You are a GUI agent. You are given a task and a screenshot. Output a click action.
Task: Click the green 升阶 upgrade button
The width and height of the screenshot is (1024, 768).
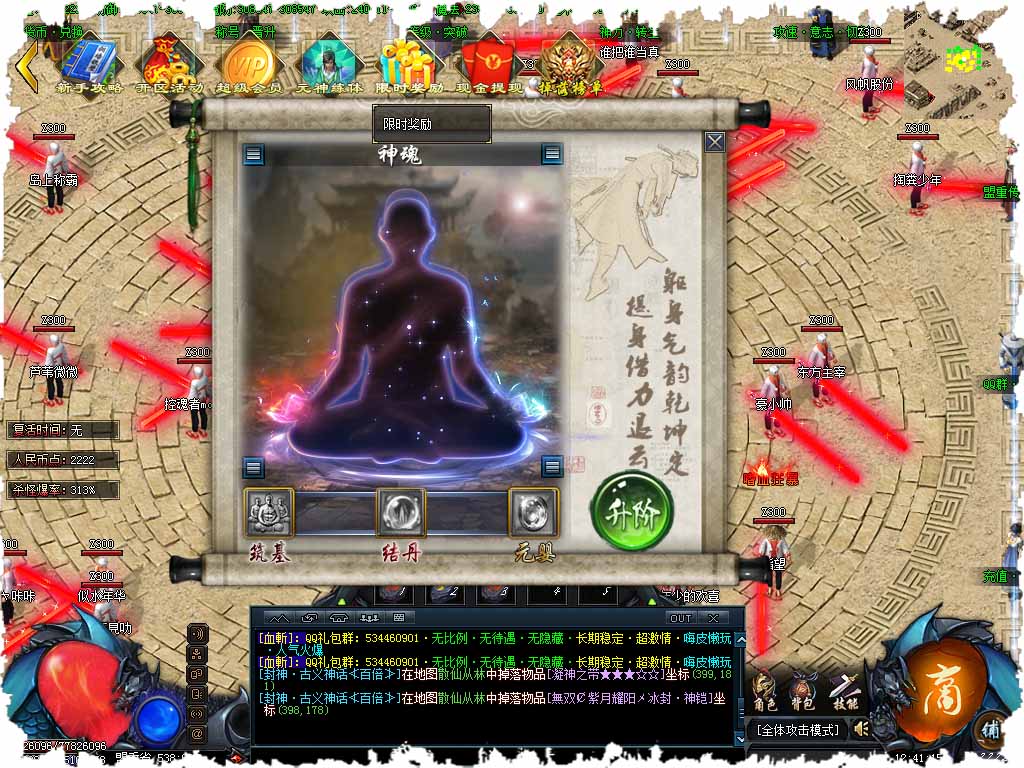(631, 513)
